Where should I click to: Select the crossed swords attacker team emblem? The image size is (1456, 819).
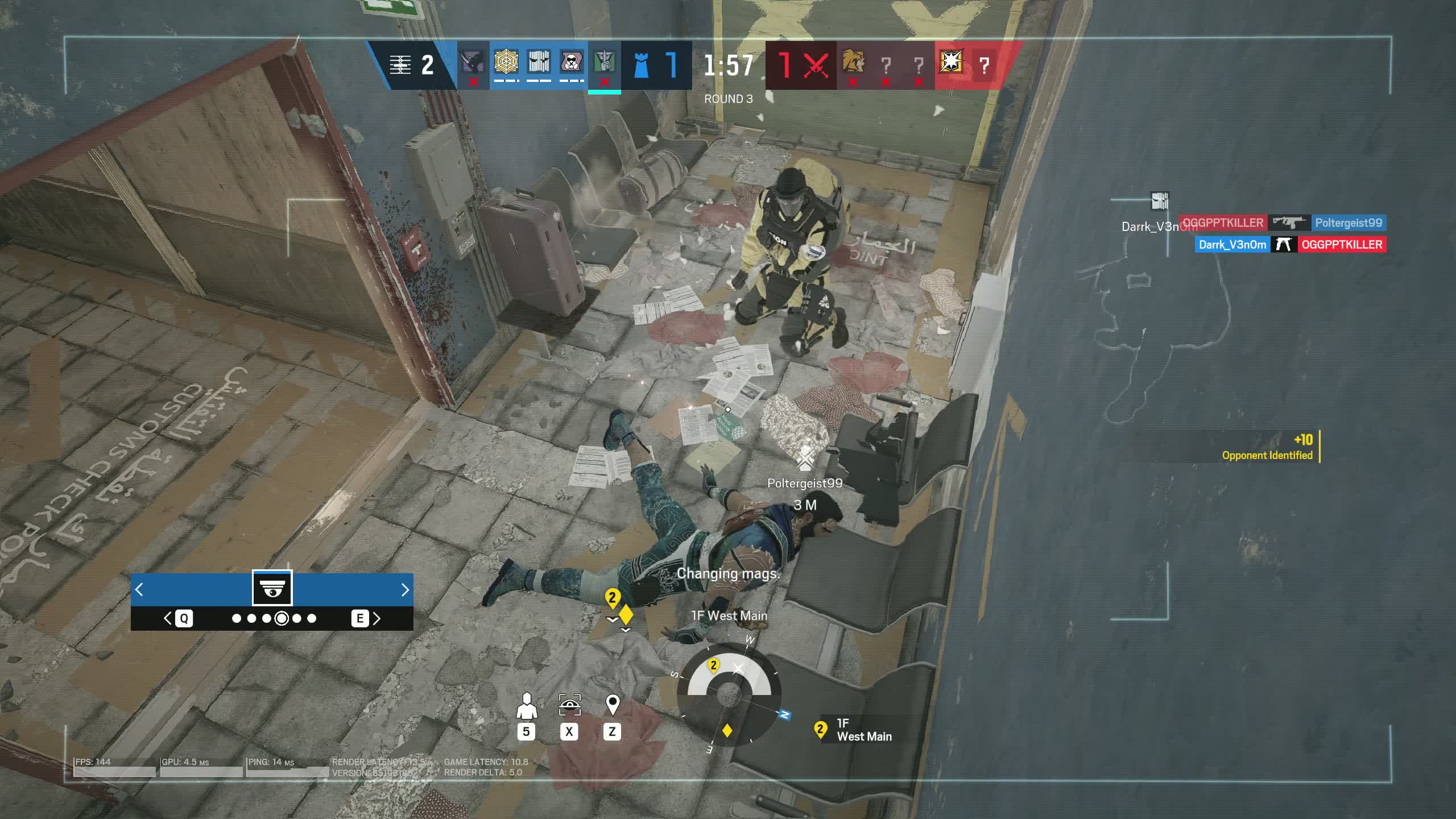tap(816, 65)
